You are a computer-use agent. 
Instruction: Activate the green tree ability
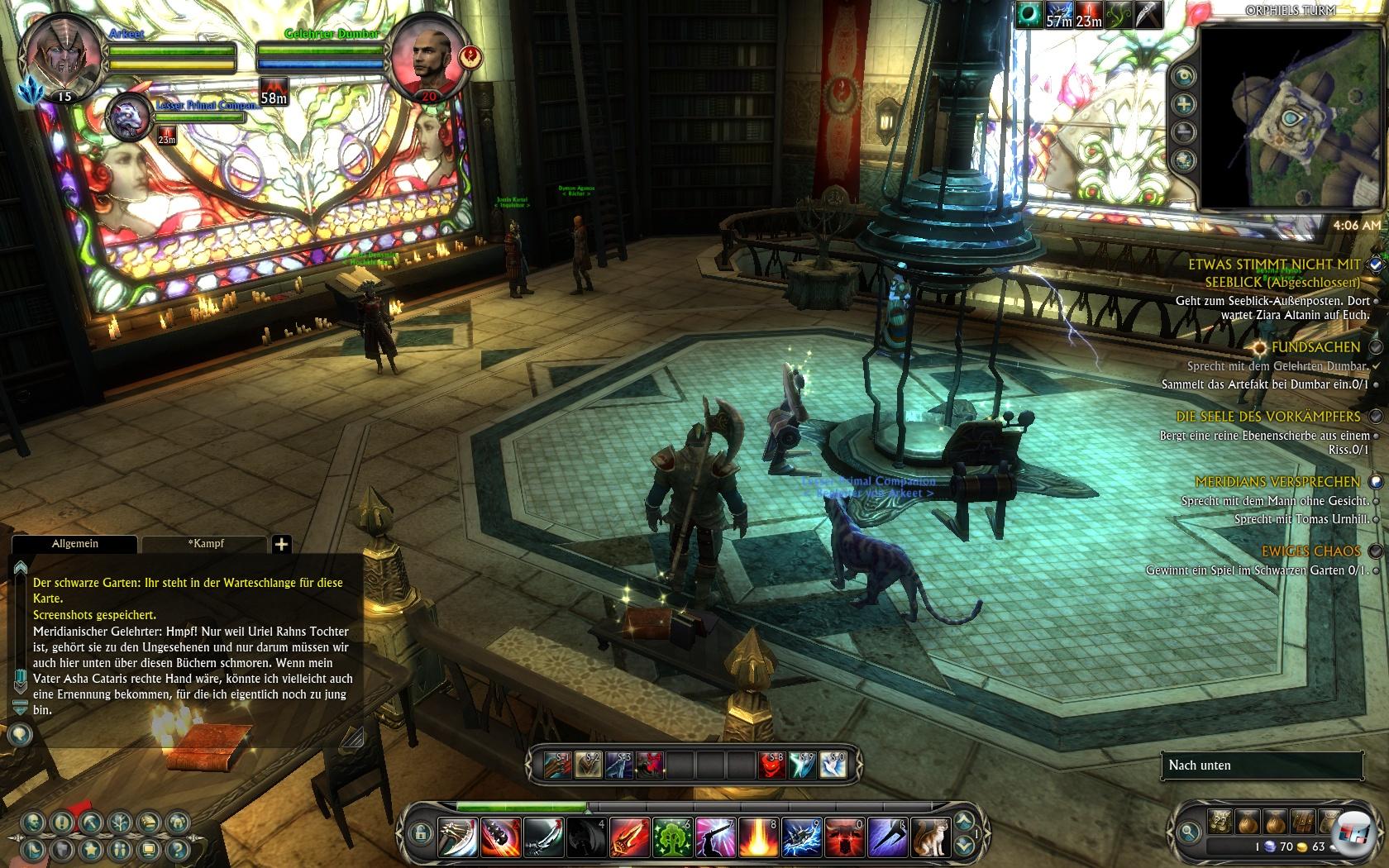click(x=673, y=837)
